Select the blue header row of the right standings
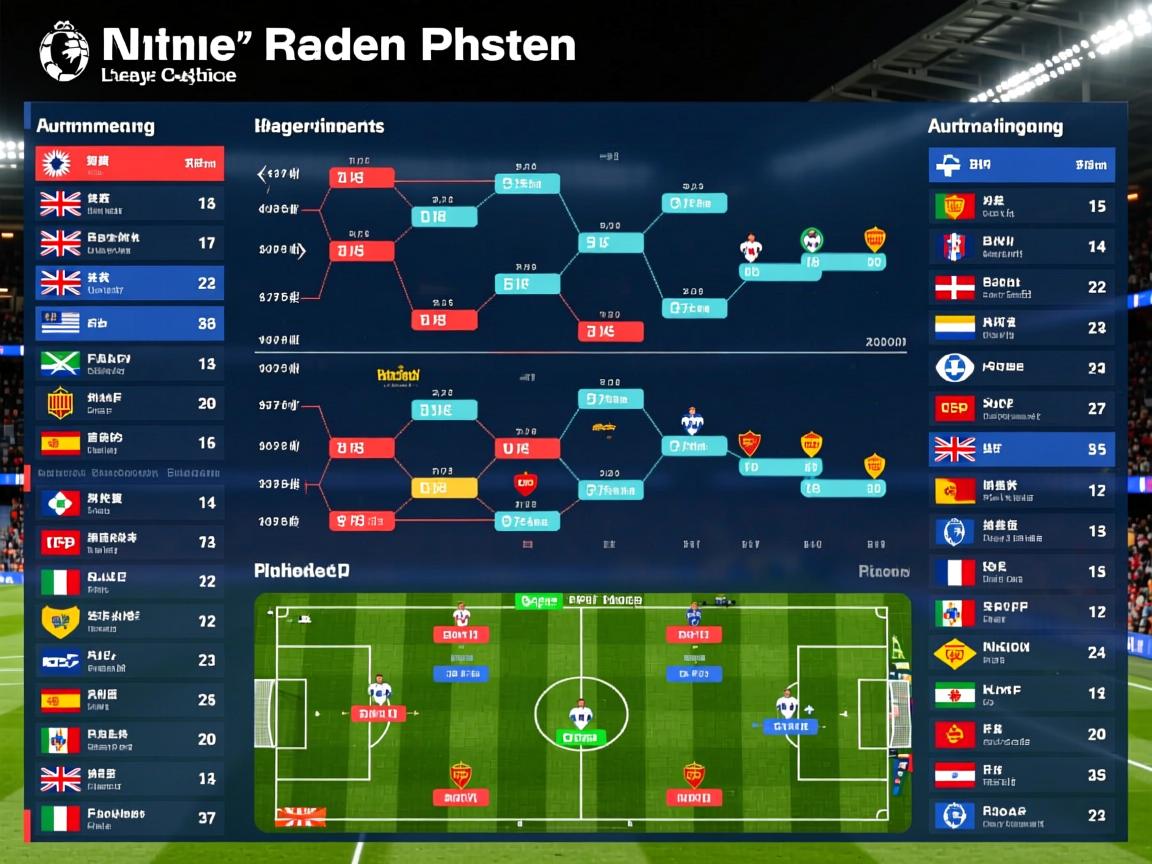The height and width of the screenshot is (864, 1152). pyautogui.click(x=1021, y=165)
